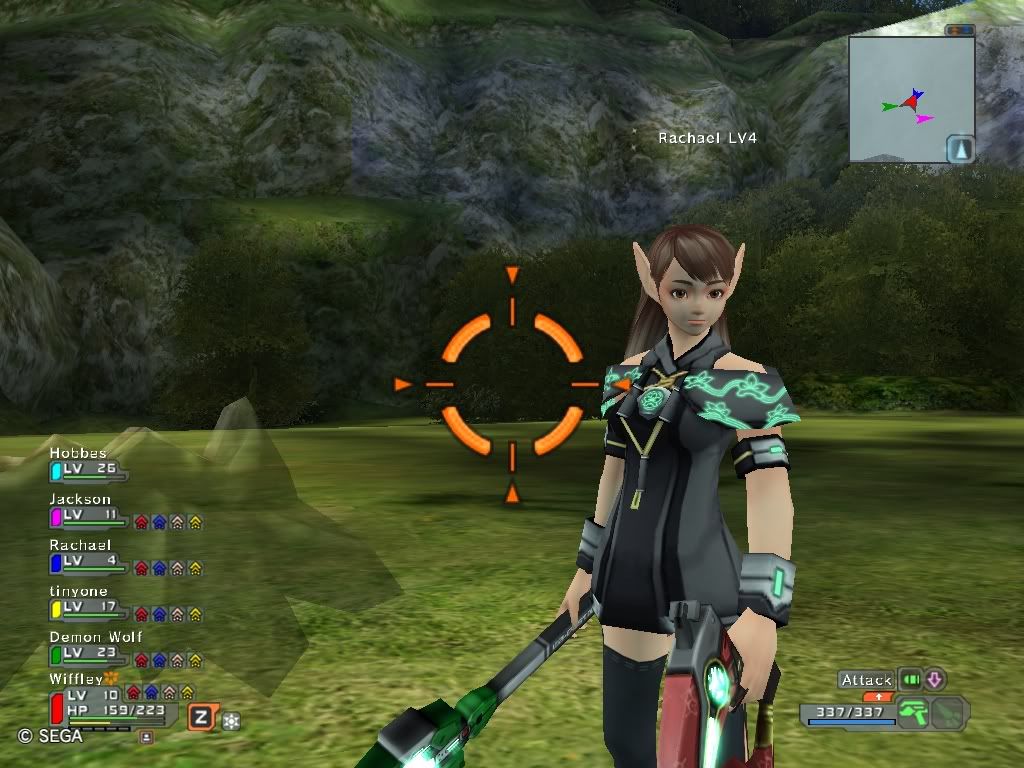Select the dimmed secondary weapon slot

pyautogui.click(x=950, y=712)
